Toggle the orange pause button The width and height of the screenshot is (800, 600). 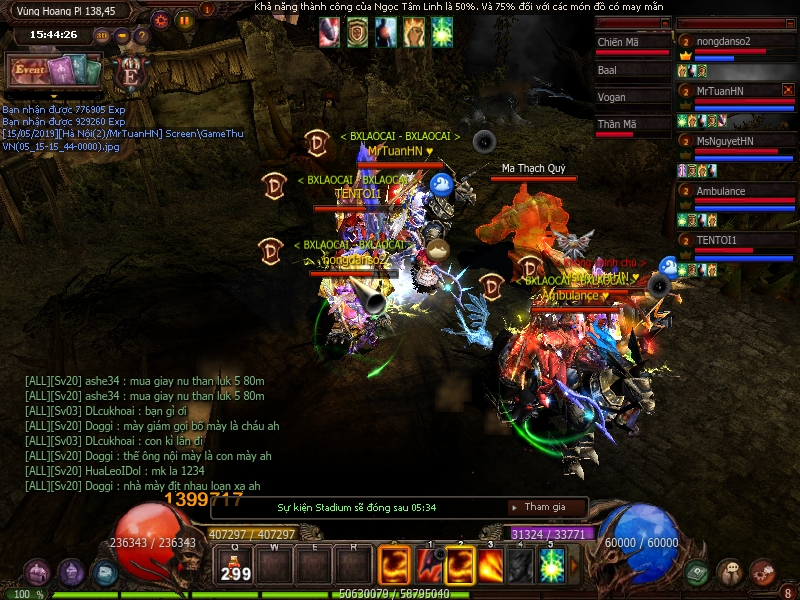coord(184,19)
